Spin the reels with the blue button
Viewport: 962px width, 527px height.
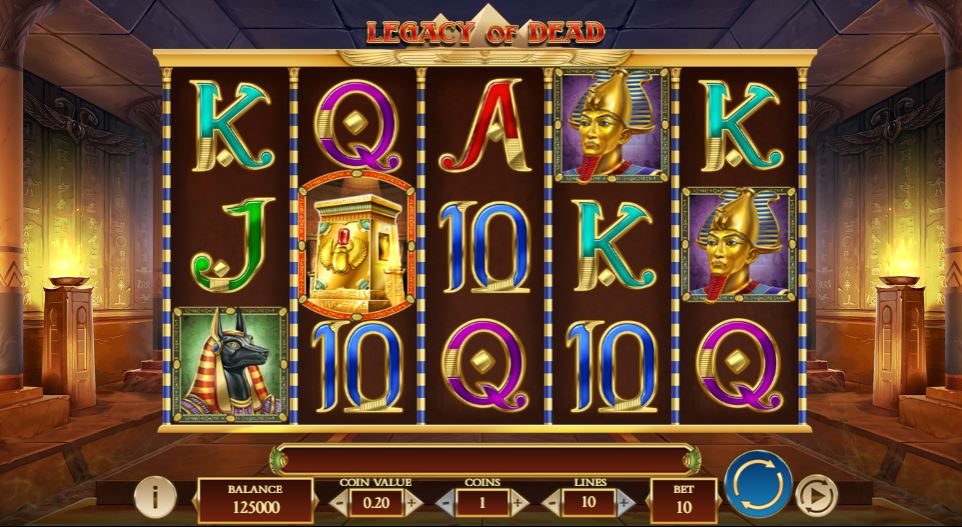756,488
